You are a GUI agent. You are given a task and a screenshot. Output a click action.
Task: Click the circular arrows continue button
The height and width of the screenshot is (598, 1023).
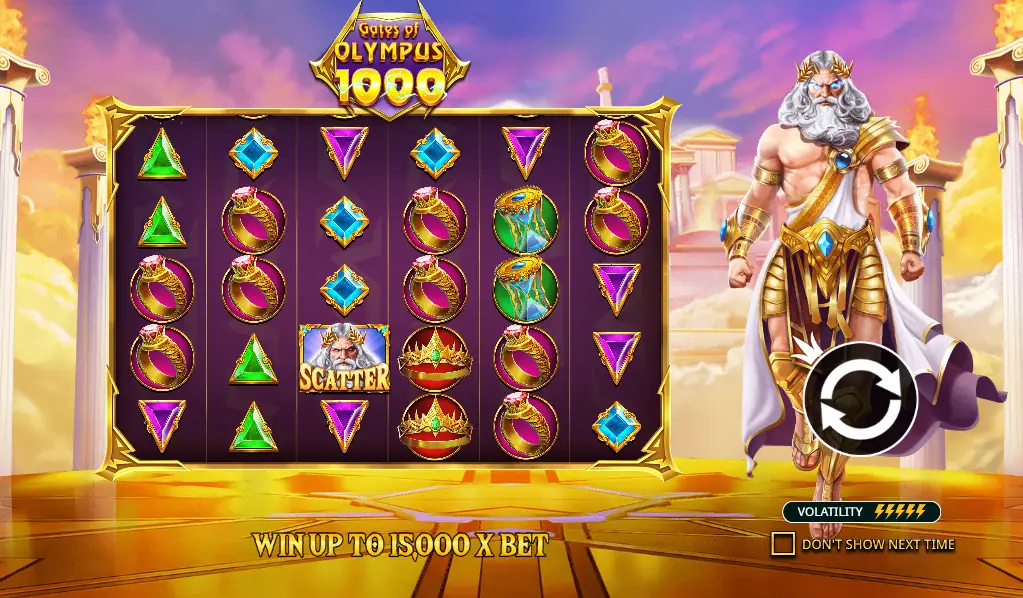click(860, 399)
